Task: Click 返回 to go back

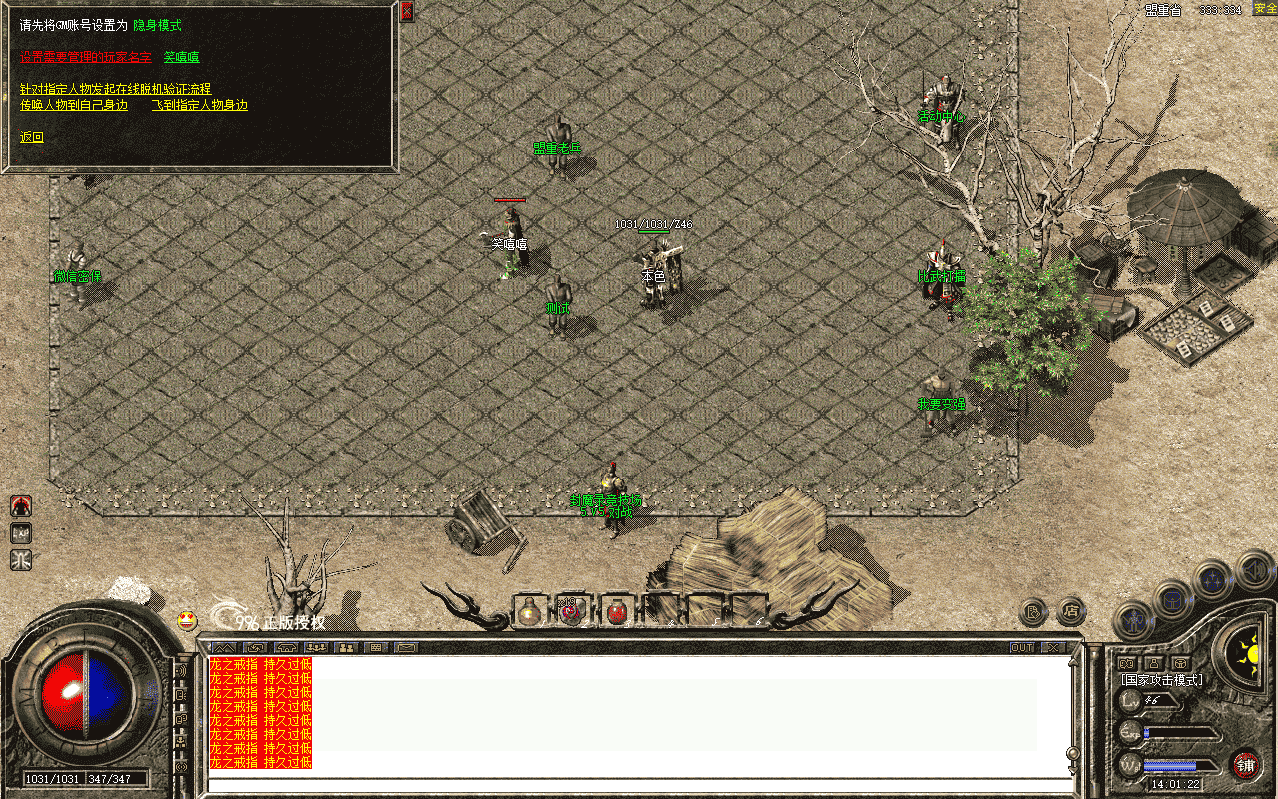Action: click(x=32, y=137)
